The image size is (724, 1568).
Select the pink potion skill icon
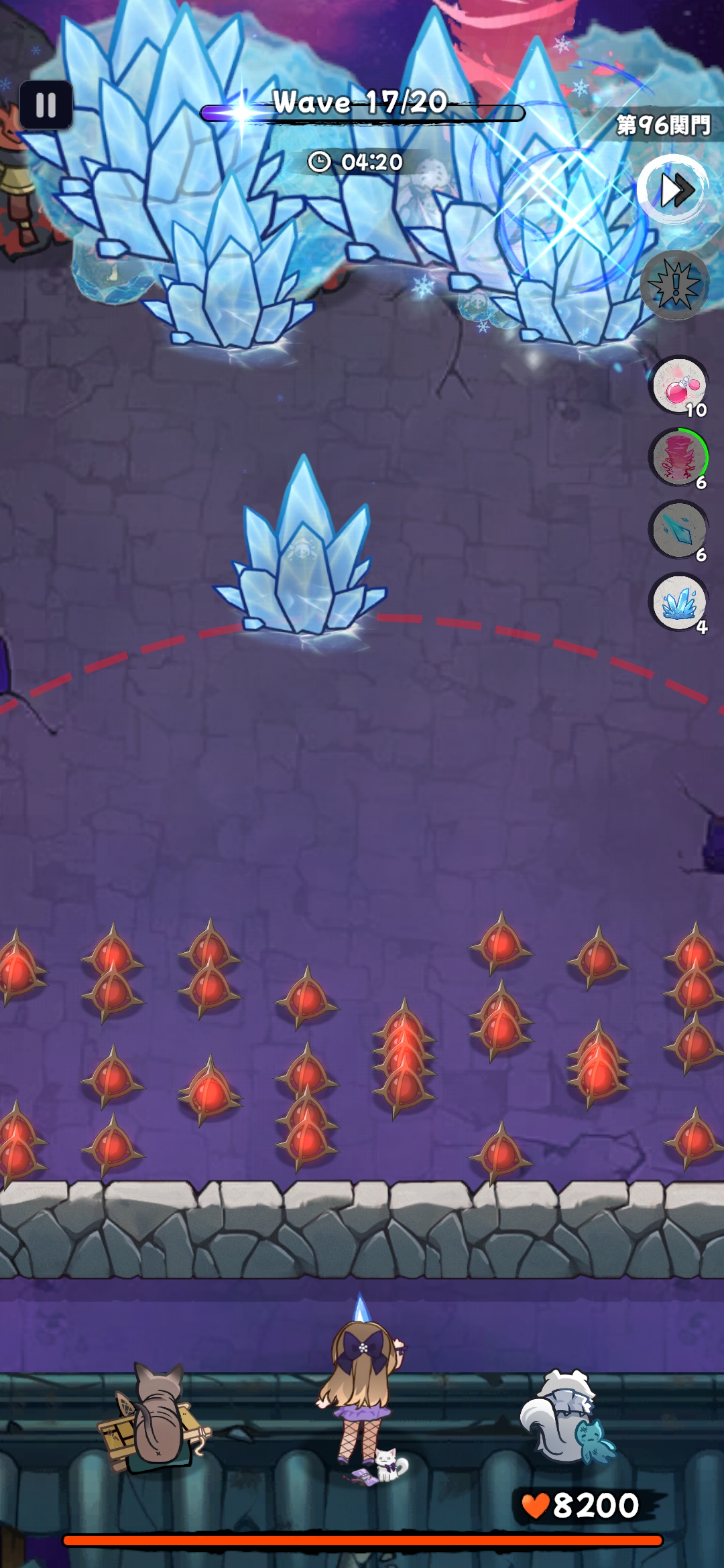[x=679, y=386]
